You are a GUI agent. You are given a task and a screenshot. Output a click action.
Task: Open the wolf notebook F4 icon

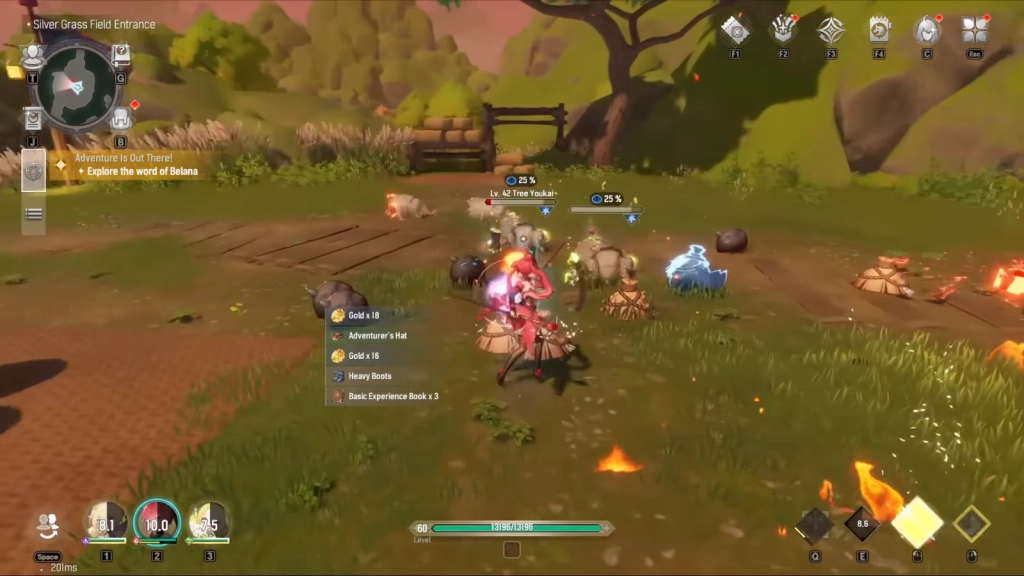point(879,30)
